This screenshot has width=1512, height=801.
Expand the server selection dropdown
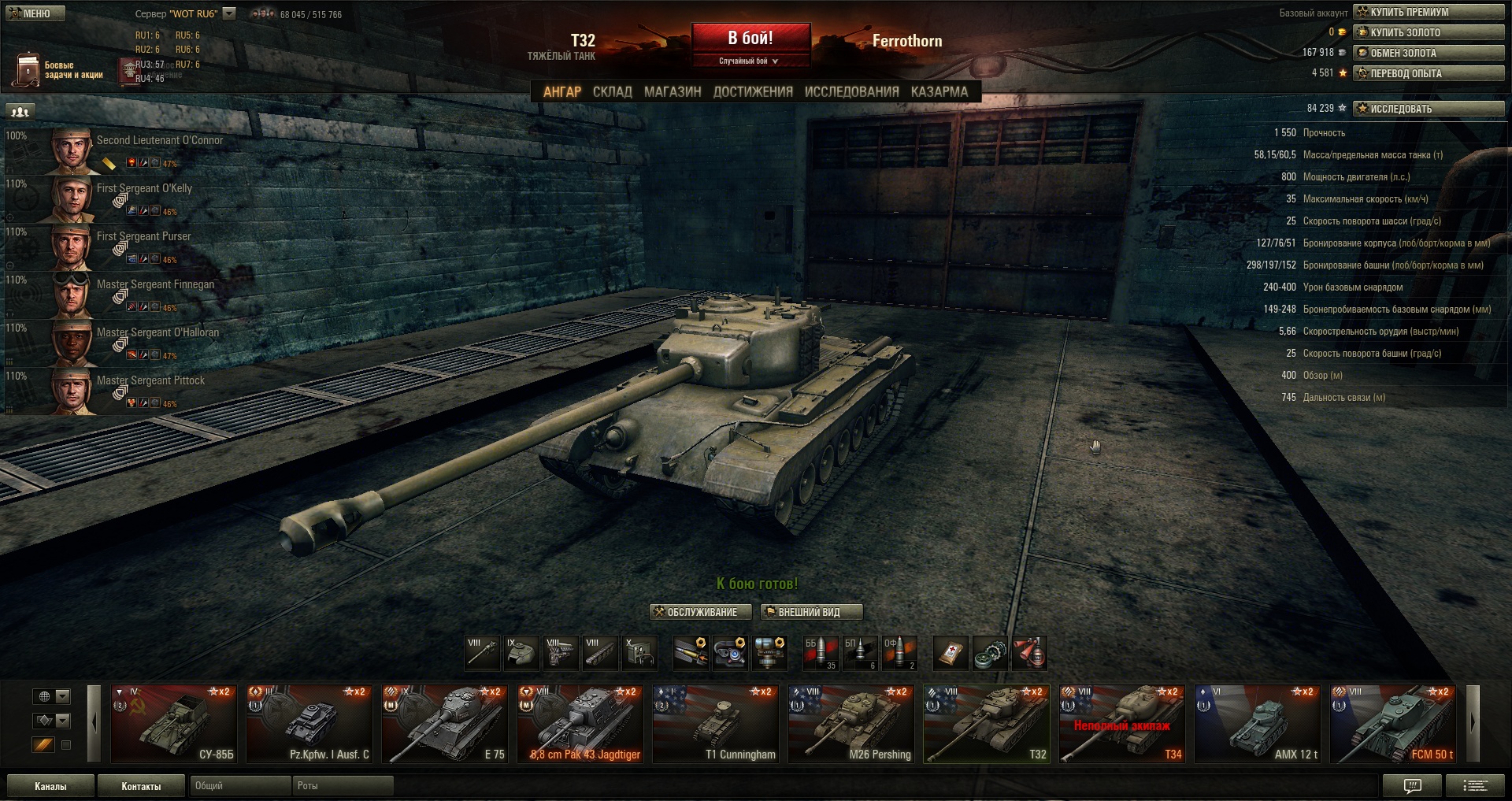[x=229, y=13]
